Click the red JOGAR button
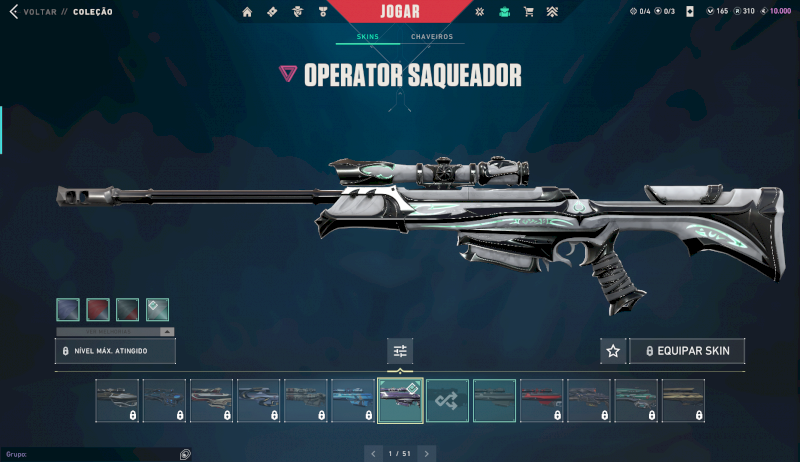Screen dimensions: 800x462 (400, 13)
